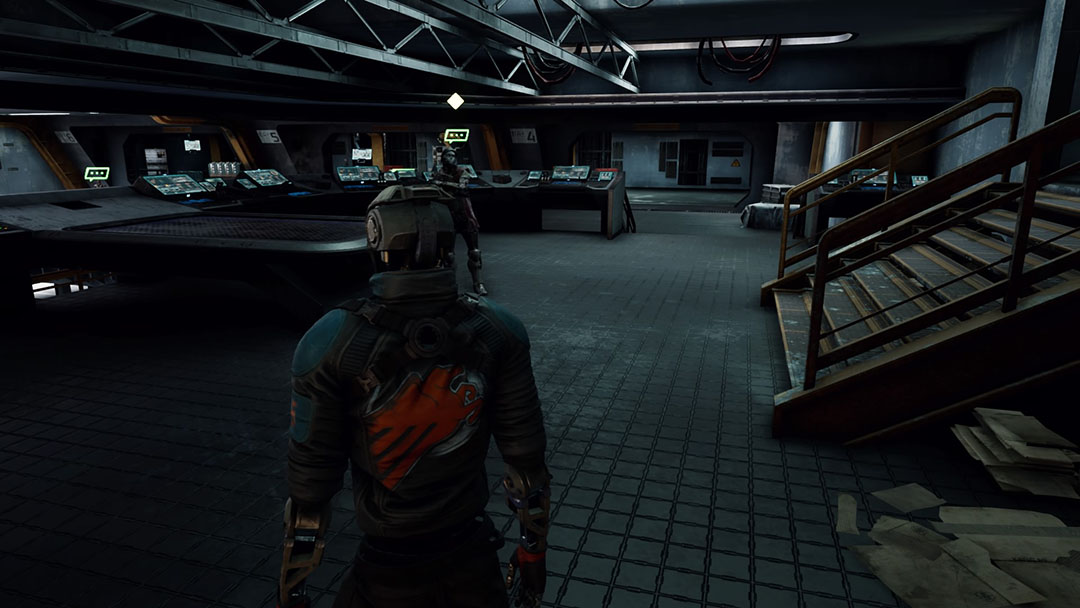Select the green speech bubble above the NPC
The width and height of the screenshot is (1080, 608).
(456, 135)
